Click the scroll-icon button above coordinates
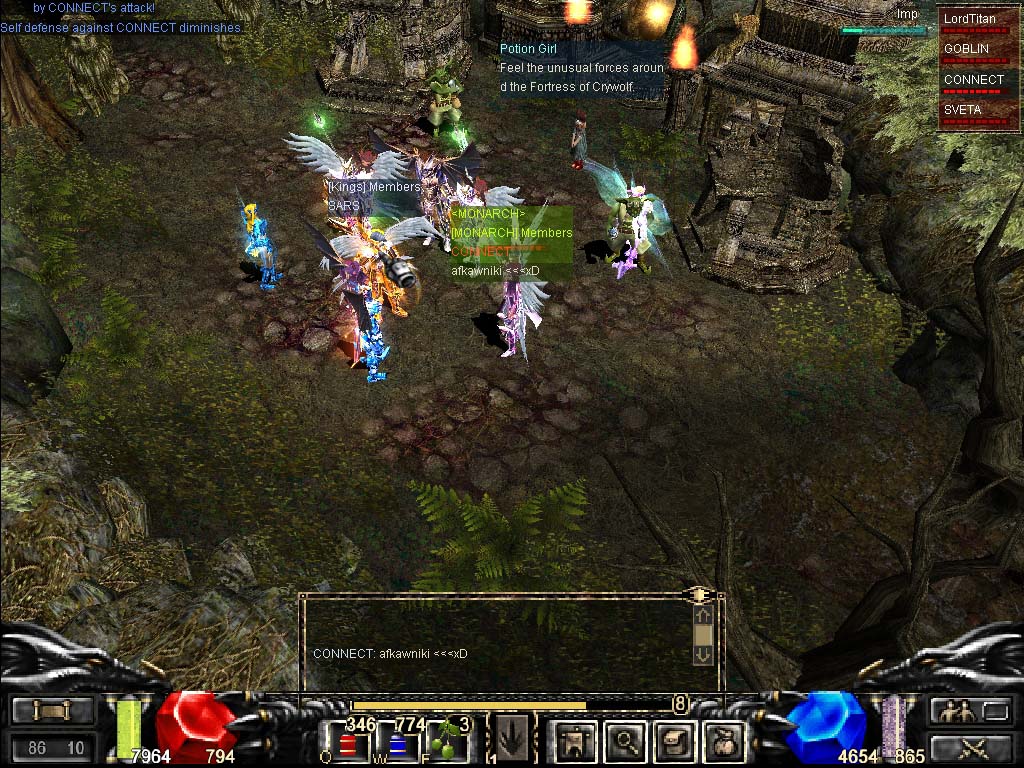1024x768 pixels. pos(53,711)
